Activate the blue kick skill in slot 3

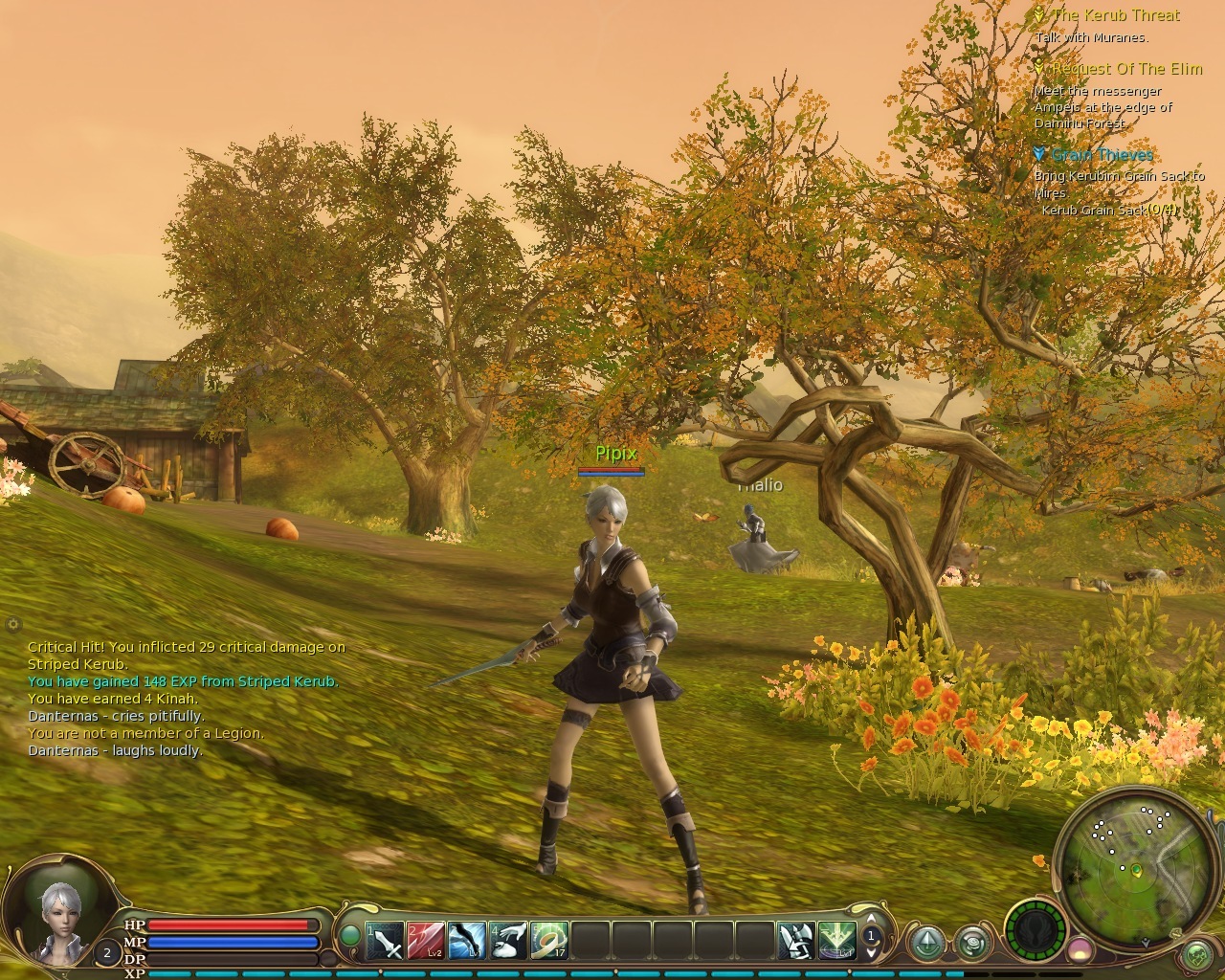pyautogui.click(x=467, y=941)
